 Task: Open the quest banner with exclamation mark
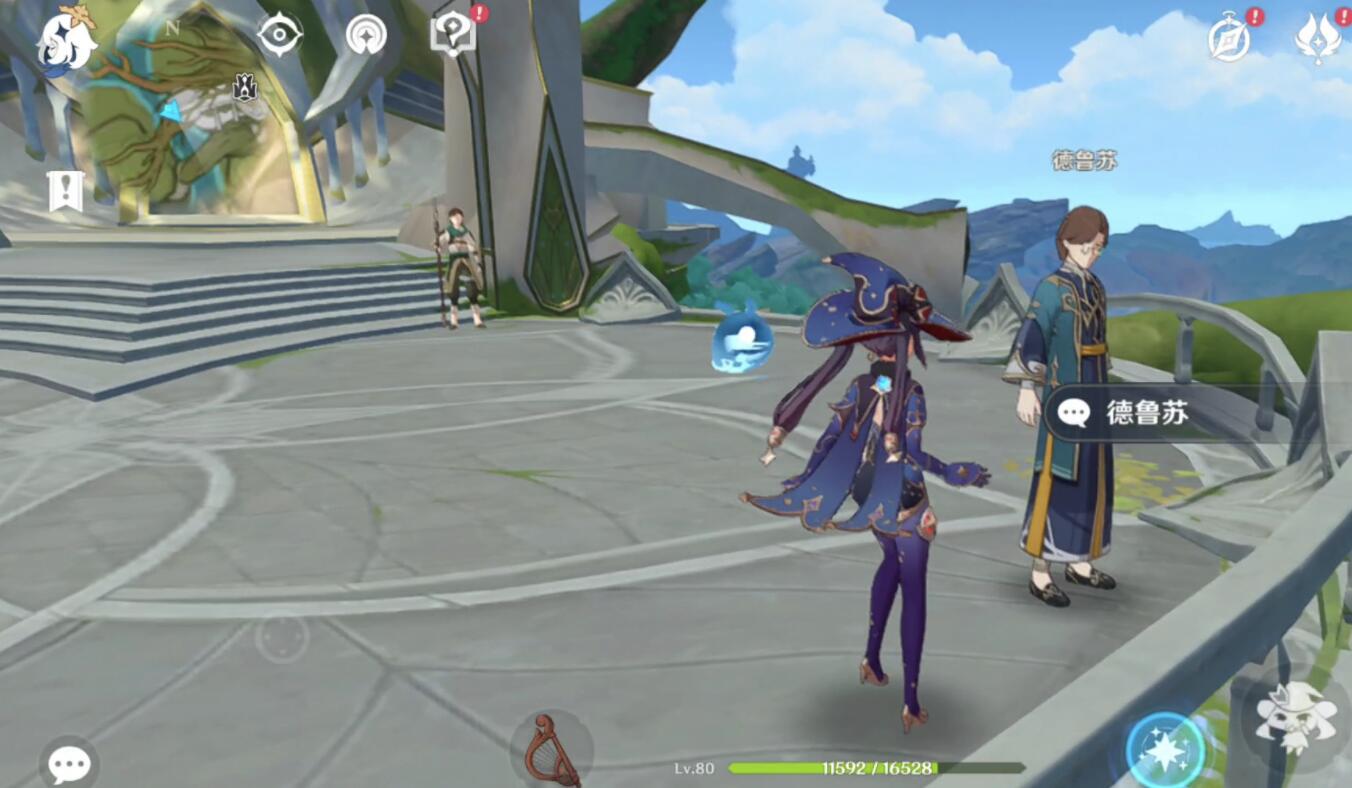(65, 190)
